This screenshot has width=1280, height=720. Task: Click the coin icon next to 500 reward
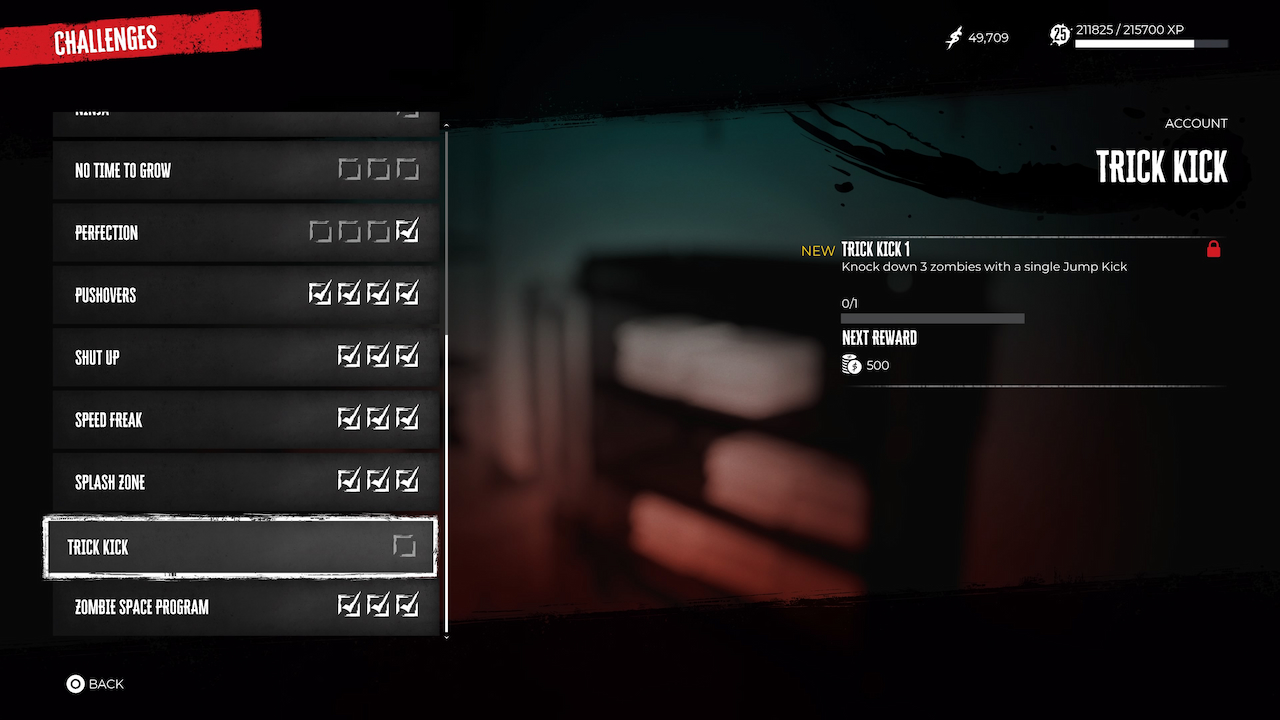click(x=852, y=364)
